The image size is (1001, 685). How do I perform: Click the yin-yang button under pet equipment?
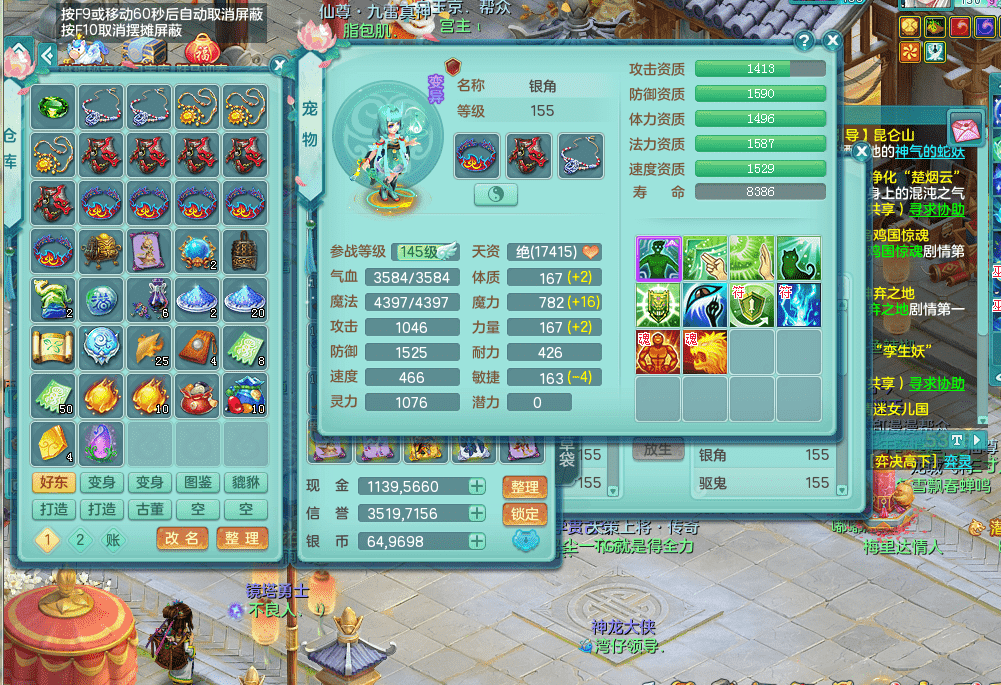pos(496,195)
